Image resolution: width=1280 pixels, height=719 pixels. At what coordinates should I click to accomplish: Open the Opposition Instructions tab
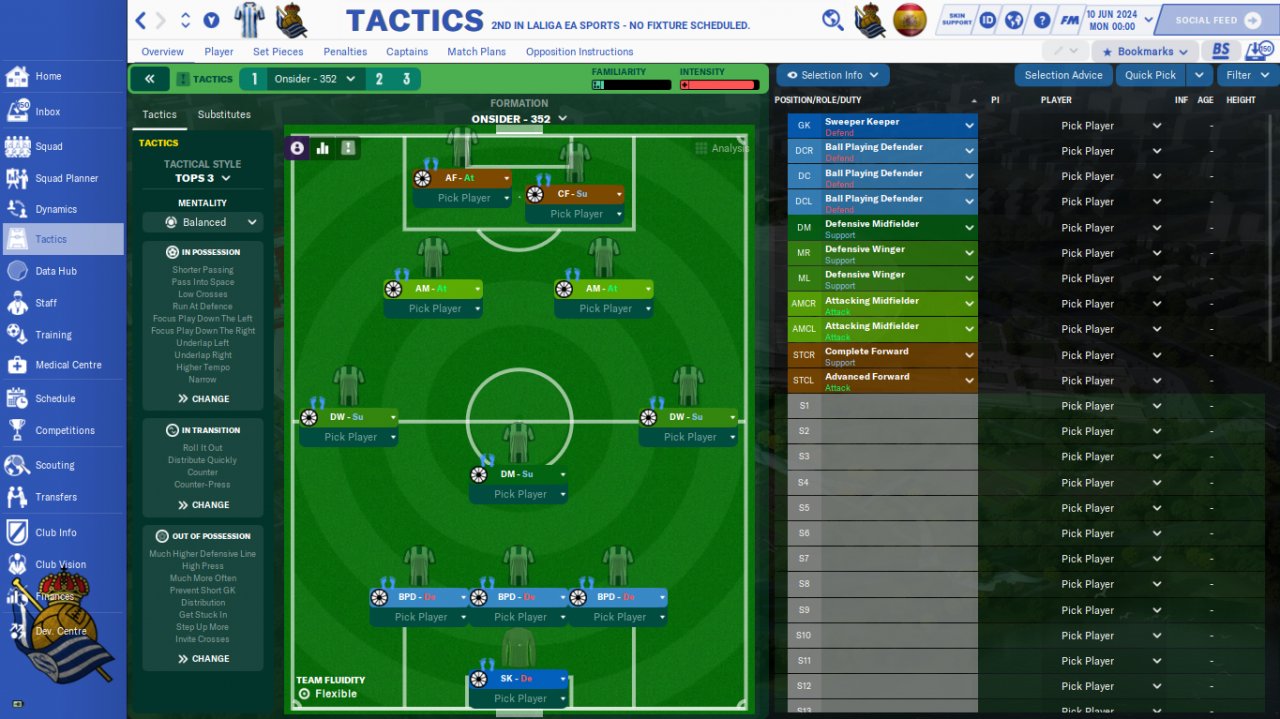click(x=579, y=52)
